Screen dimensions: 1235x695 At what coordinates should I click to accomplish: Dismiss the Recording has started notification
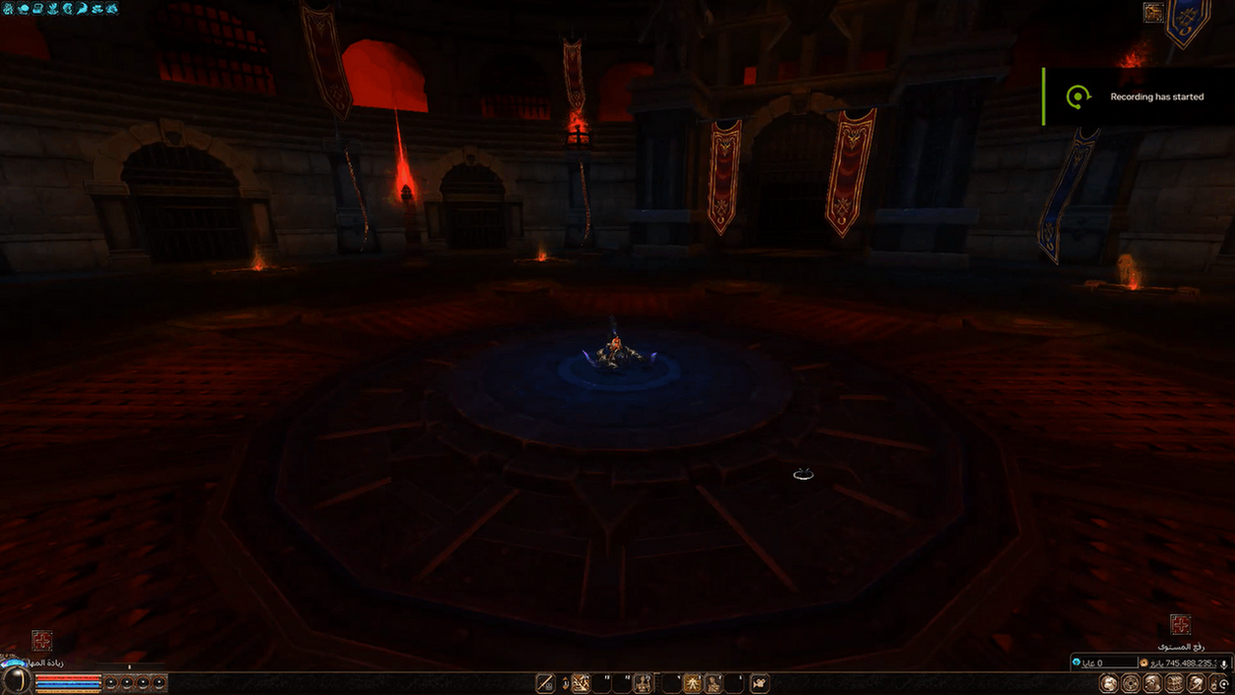coord(1138,97)
